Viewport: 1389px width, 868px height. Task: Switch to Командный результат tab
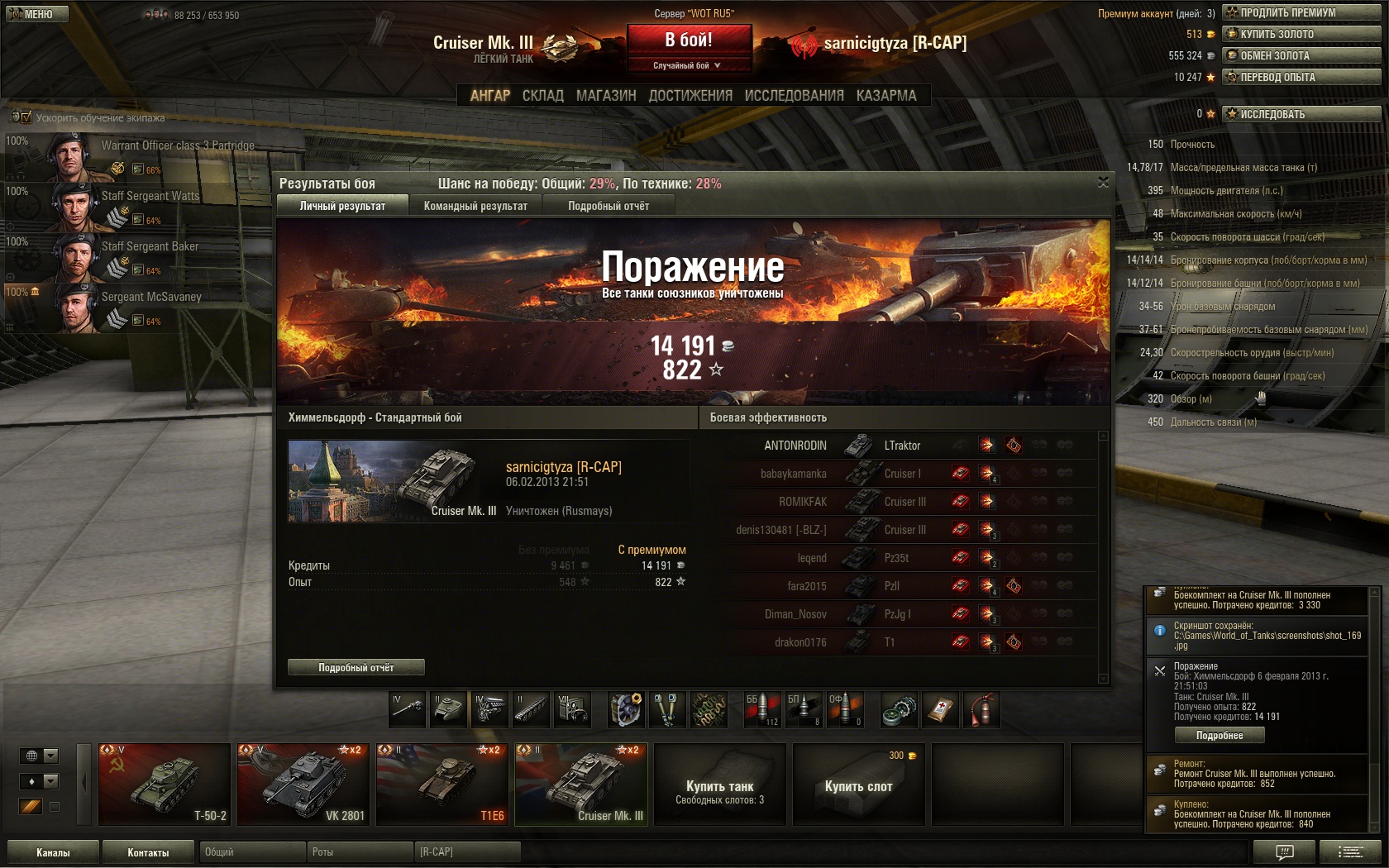475,206
